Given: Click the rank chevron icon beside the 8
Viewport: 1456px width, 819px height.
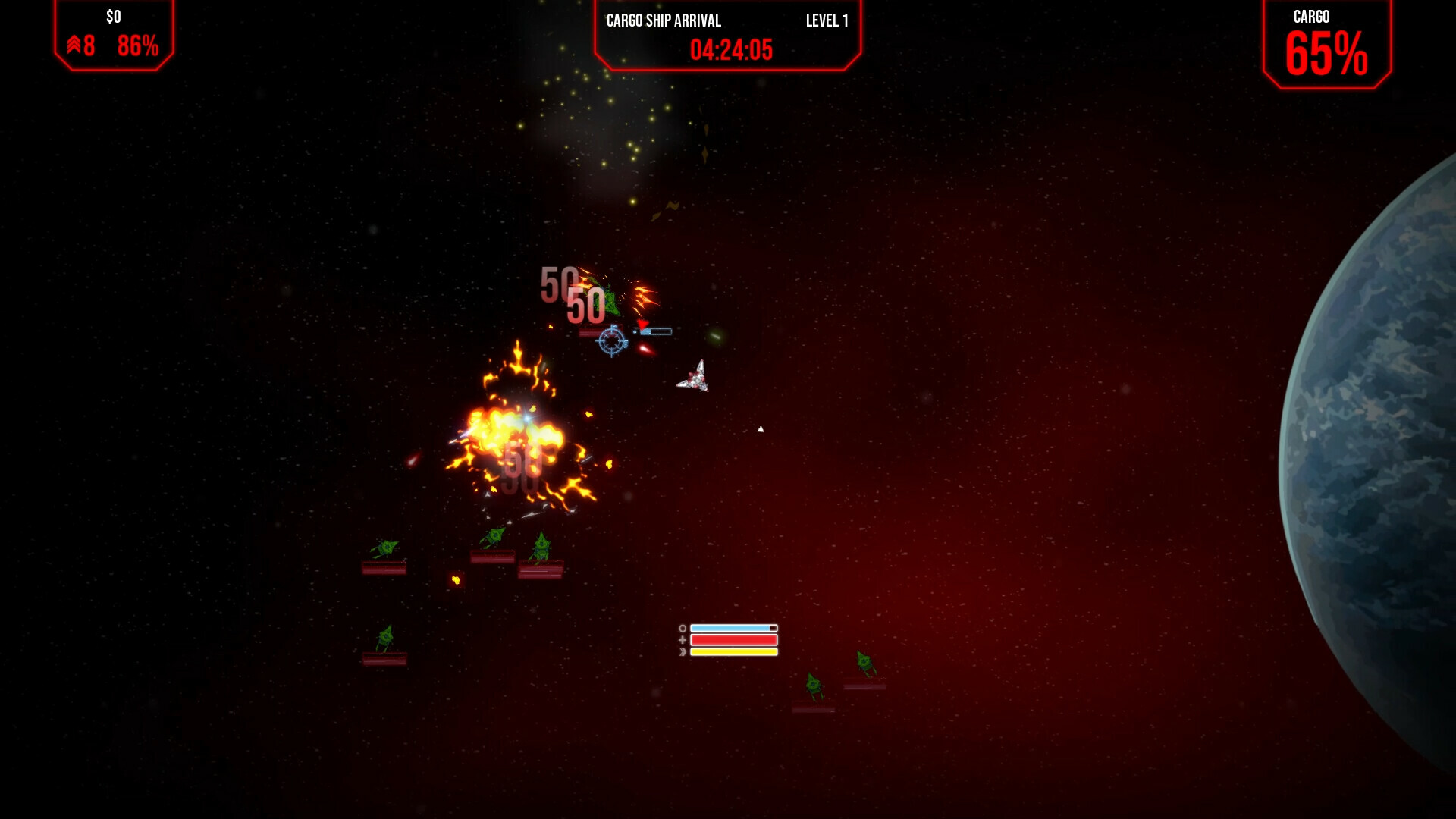Looking at the screenshot, I should 74,46.
